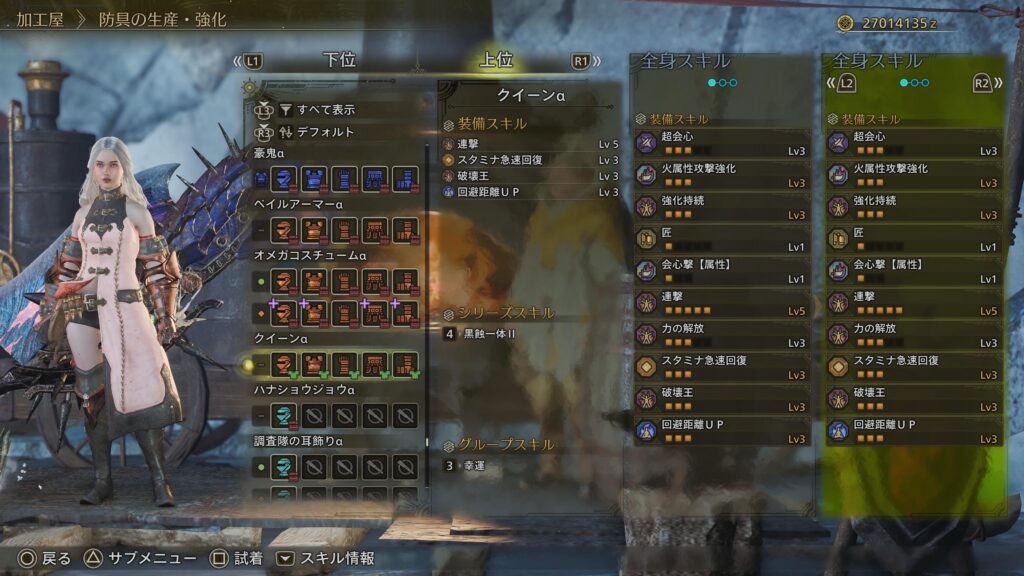Select the 上位 rank tab

(496, 60)
